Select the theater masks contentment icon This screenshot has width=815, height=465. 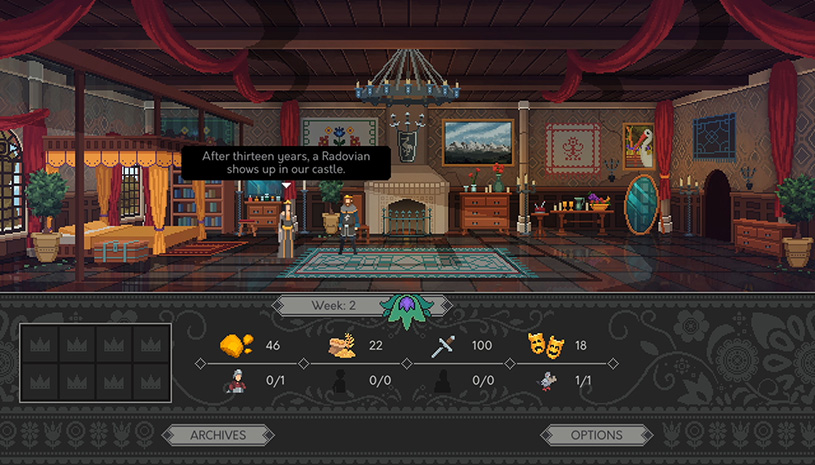click(543, 346)
